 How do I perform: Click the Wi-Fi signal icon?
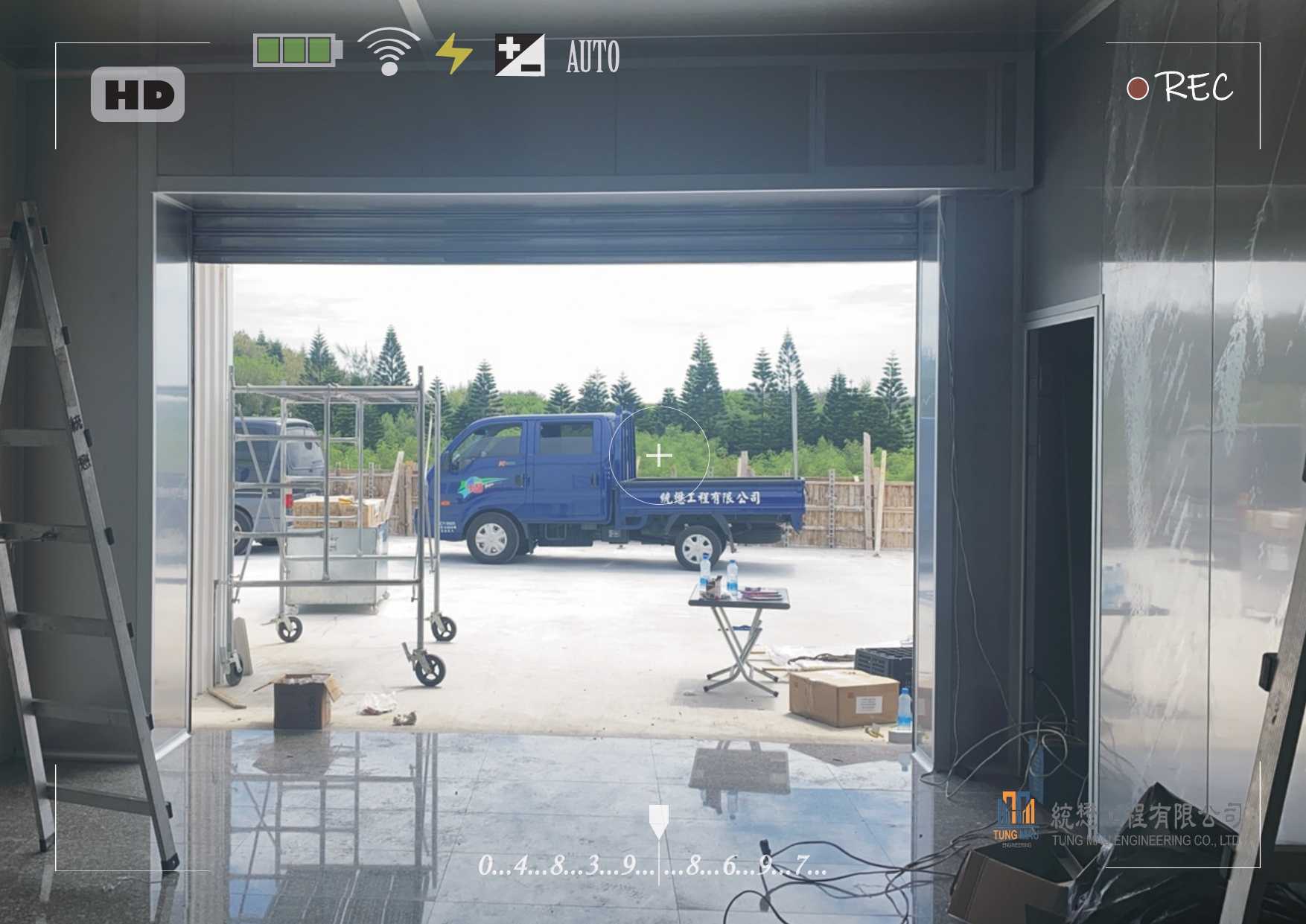[x=388, y=52]
